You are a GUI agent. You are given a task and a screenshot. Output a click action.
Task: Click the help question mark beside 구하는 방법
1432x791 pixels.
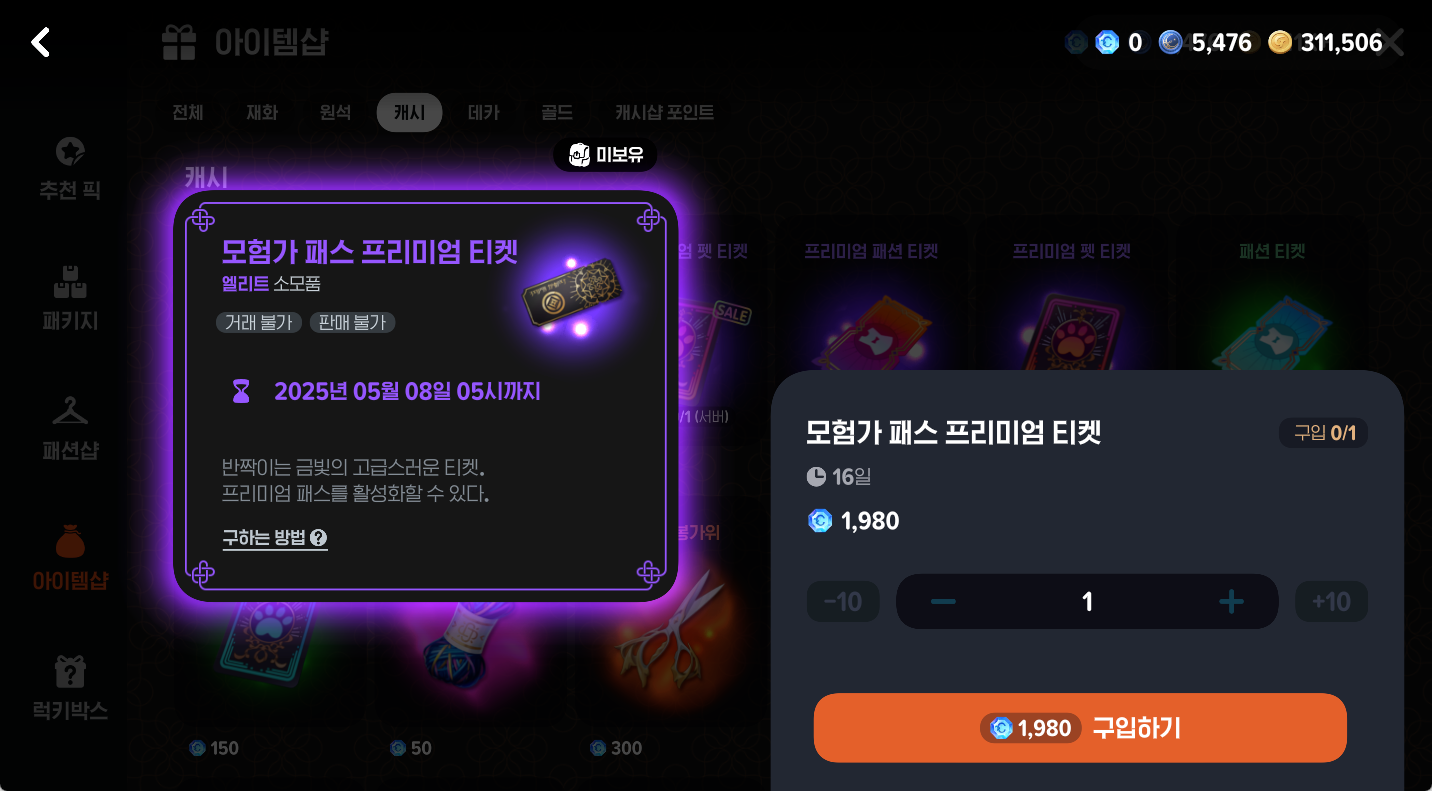(x=318, y=539)
